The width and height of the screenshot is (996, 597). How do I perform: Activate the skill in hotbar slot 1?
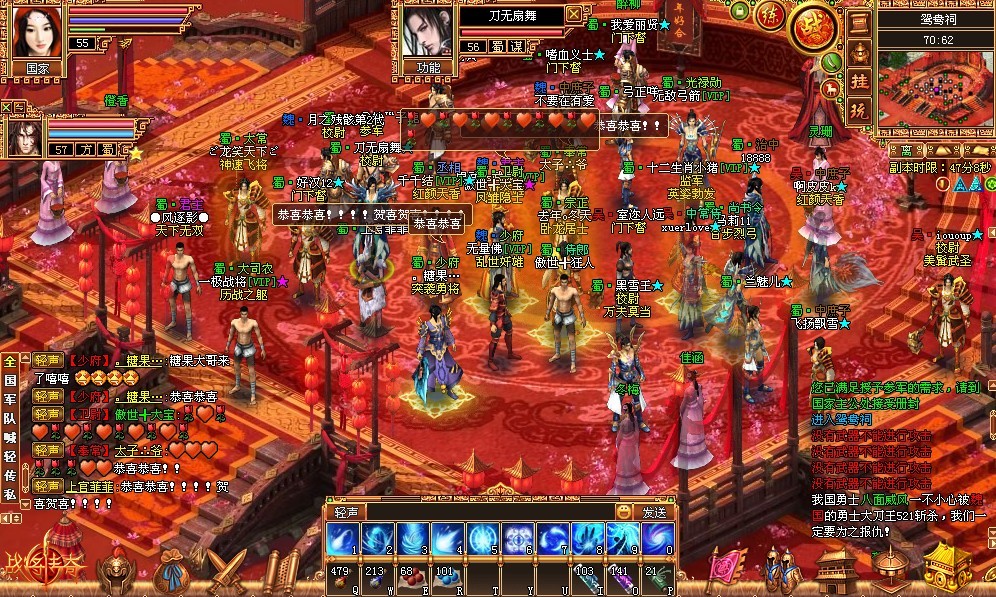343,540
